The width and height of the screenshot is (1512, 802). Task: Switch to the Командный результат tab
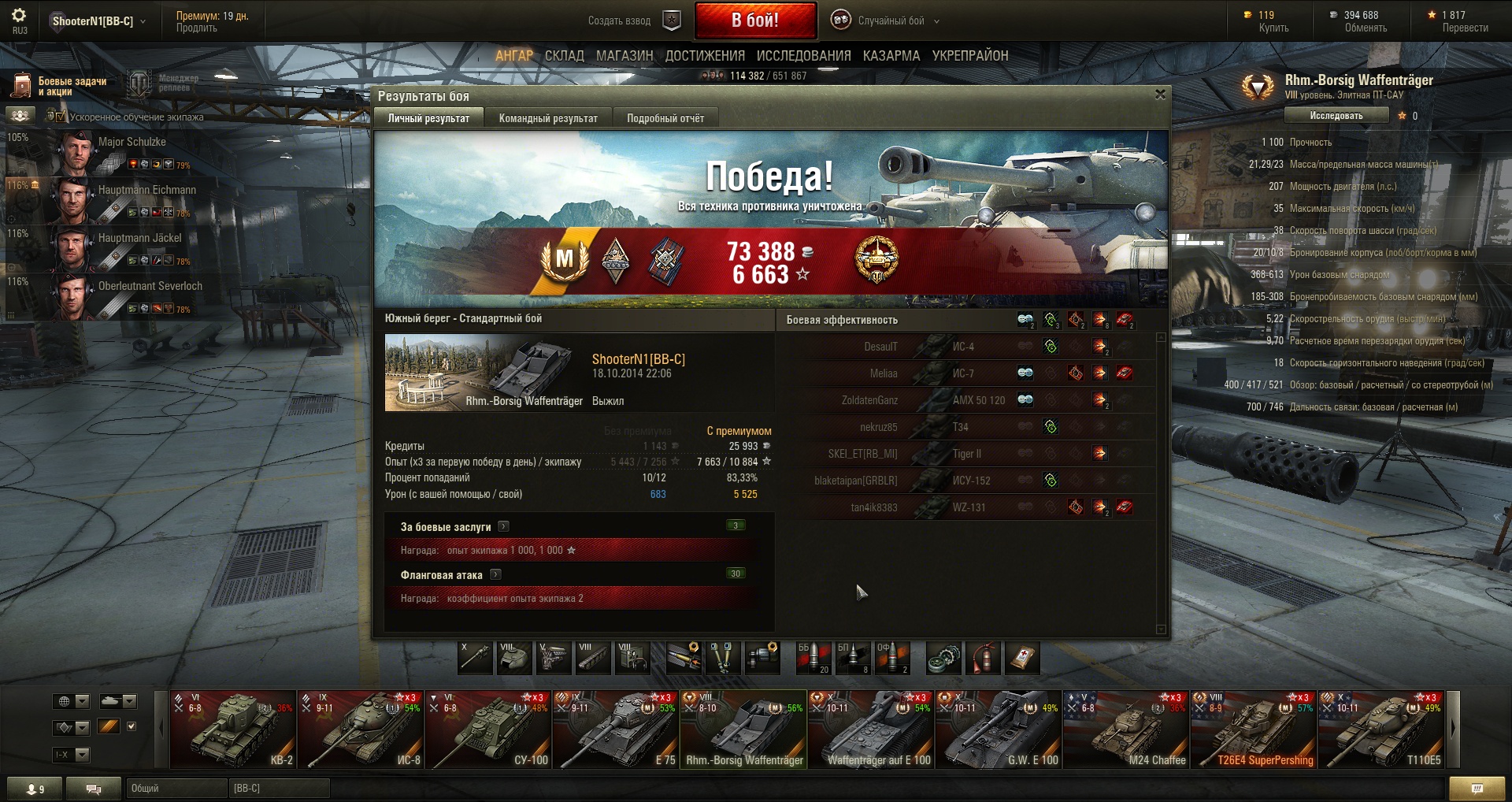548,118
